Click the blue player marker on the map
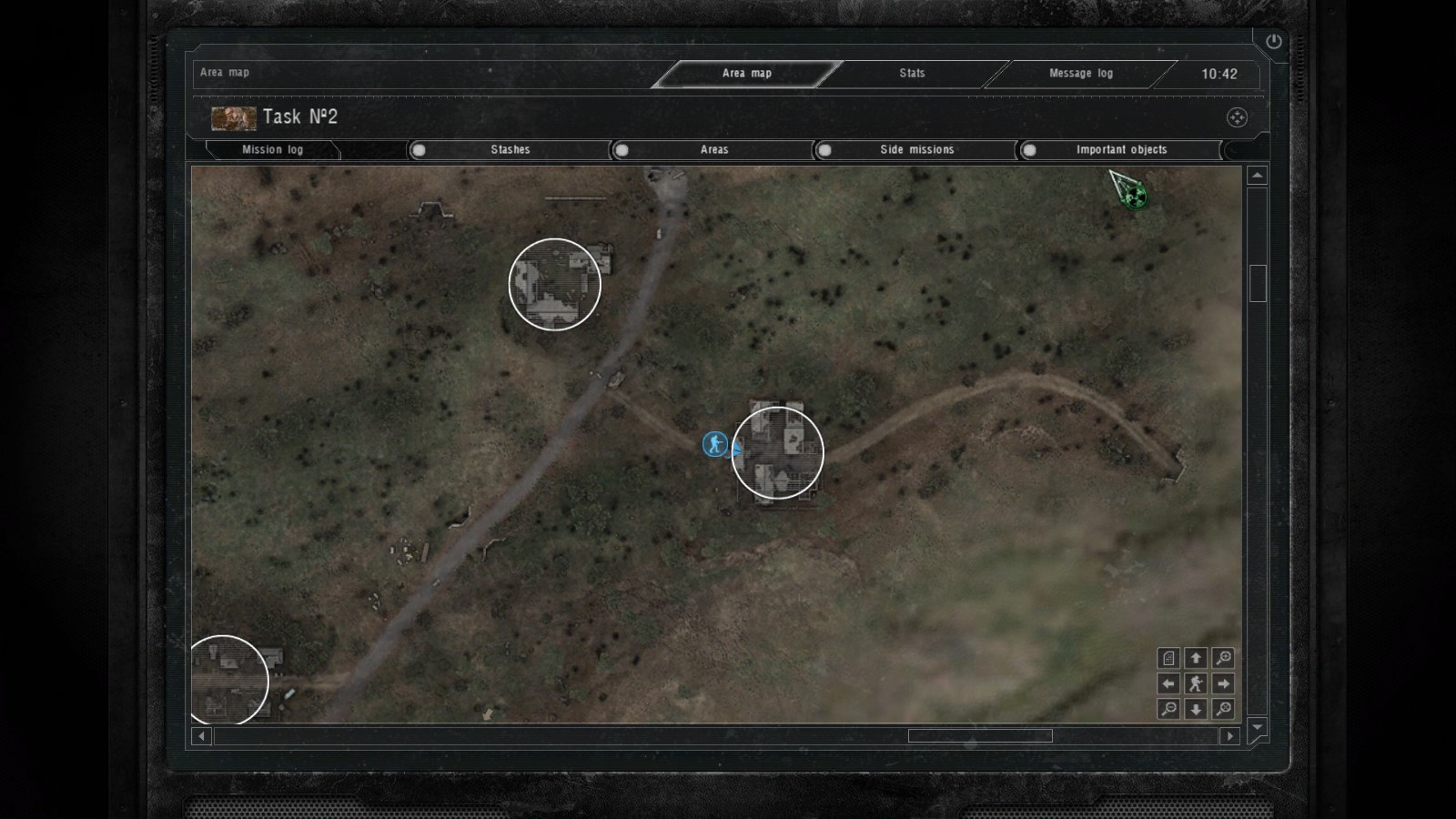The image size is (1456, 819). (x=715, y=444)
